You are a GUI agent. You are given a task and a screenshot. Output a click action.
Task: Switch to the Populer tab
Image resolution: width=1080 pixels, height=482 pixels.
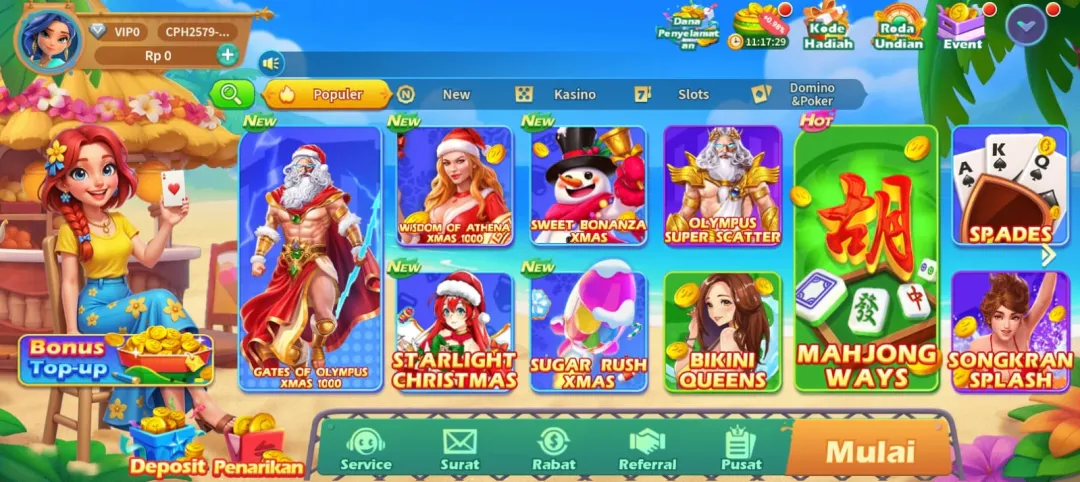tap(326, 94)
